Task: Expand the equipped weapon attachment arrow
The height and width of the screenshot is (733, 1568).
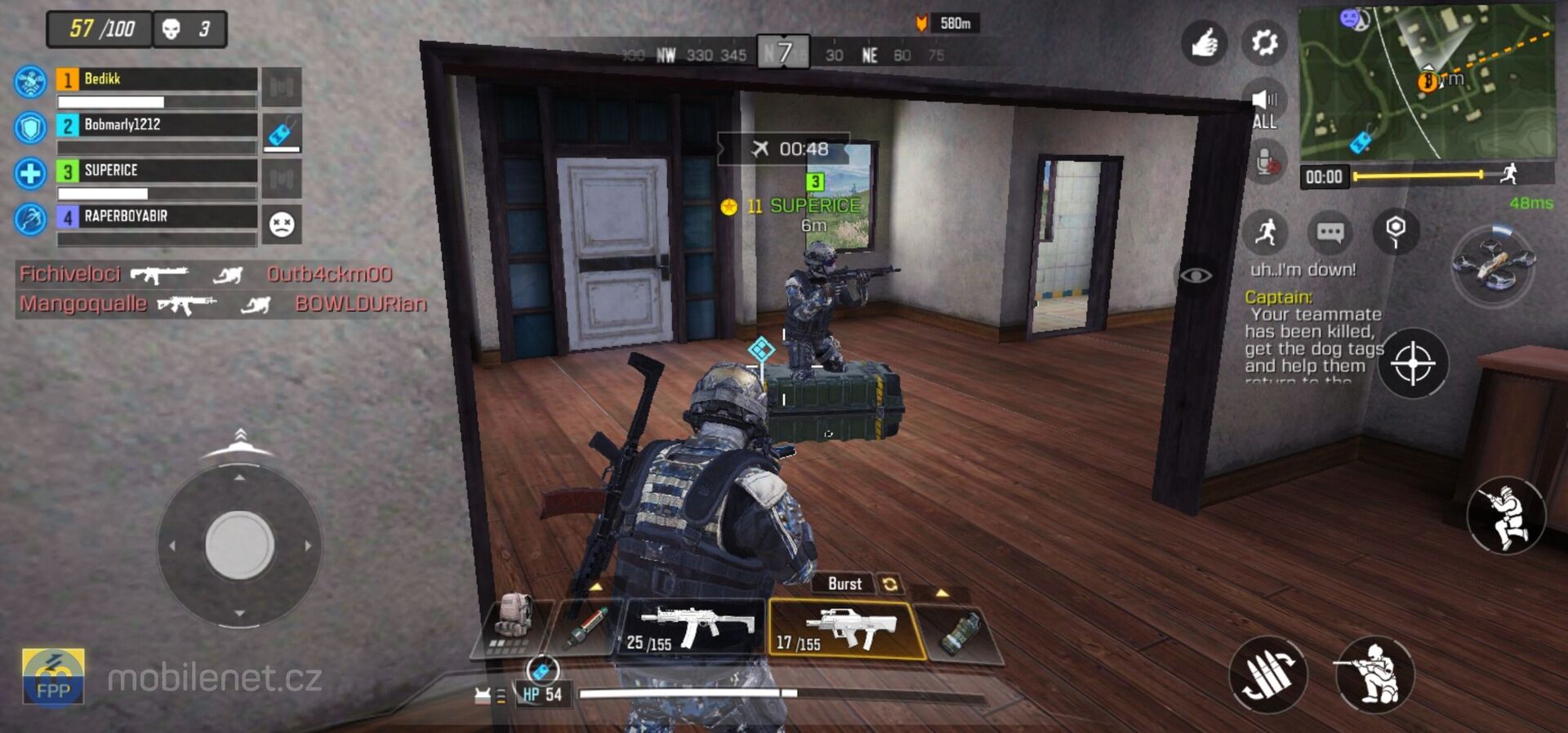Action: pos(941,595)
